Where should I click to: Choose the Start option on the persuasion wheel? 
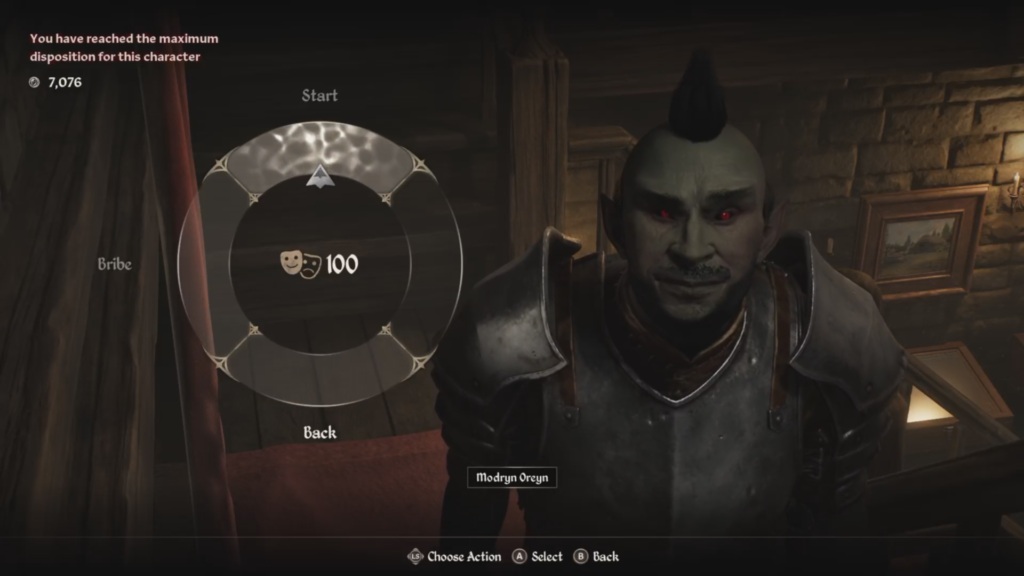click(319, 96)
